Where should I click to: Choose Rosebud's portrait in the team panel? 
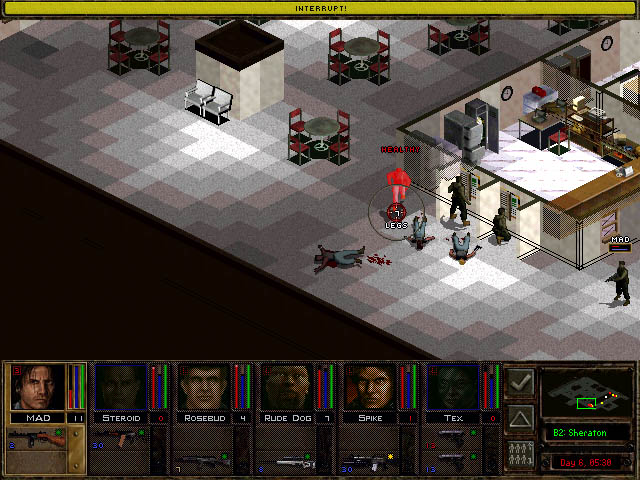[205, 387]
